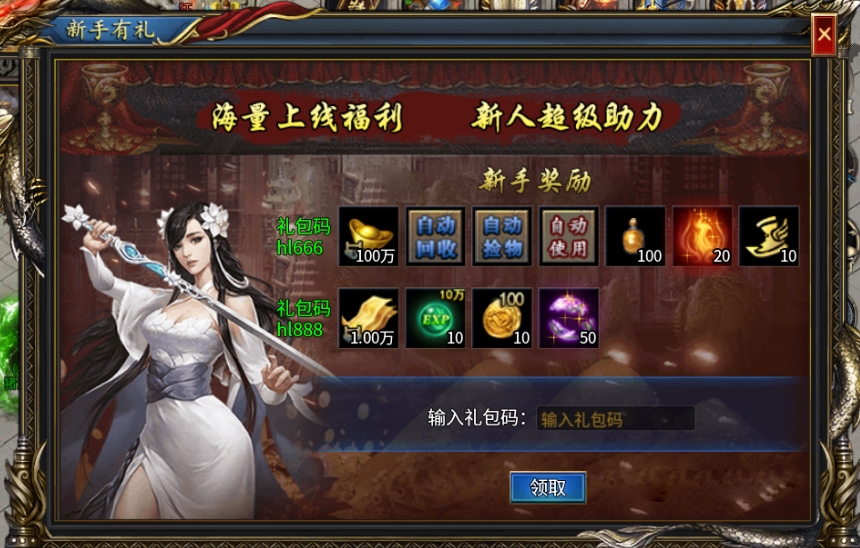Image resolution: width=860 pixels, height=548 pixels.
Task: Click the 领取 claim button
Action: (x=547, y=487)
